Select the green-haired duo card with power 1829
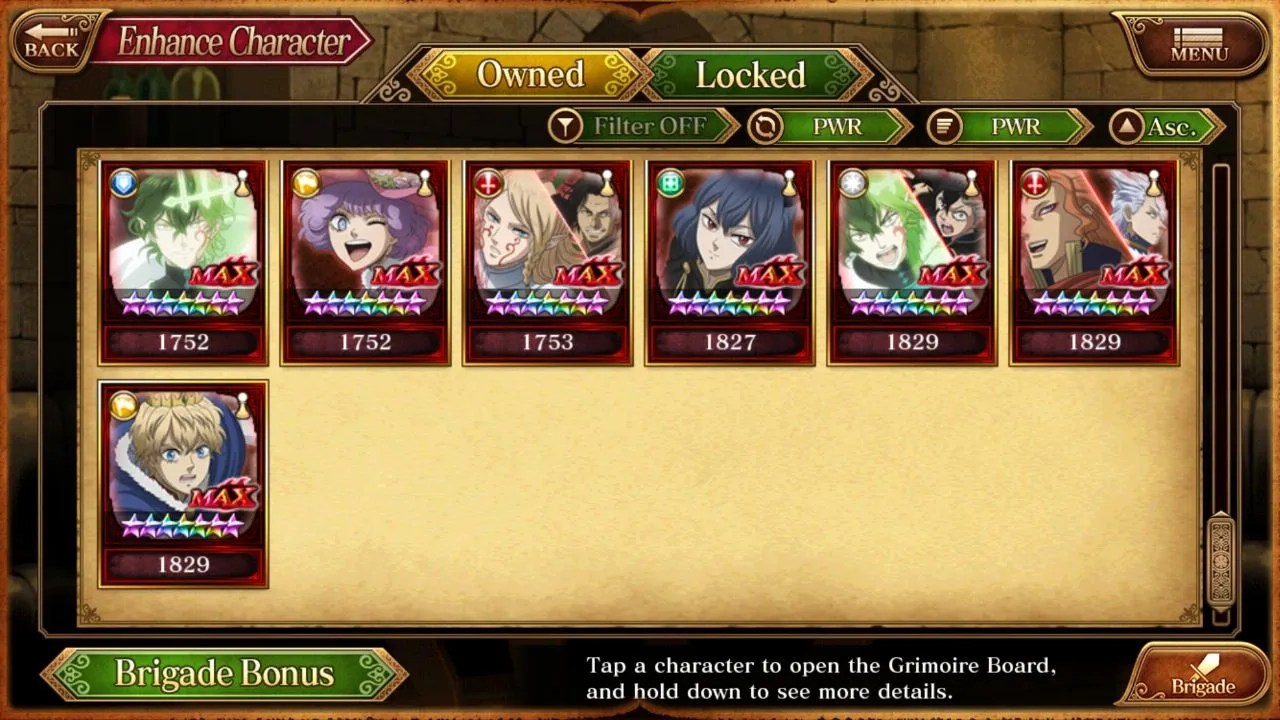Image resolution: width=1280 pixels, height=720 pixels. point(912,262)
